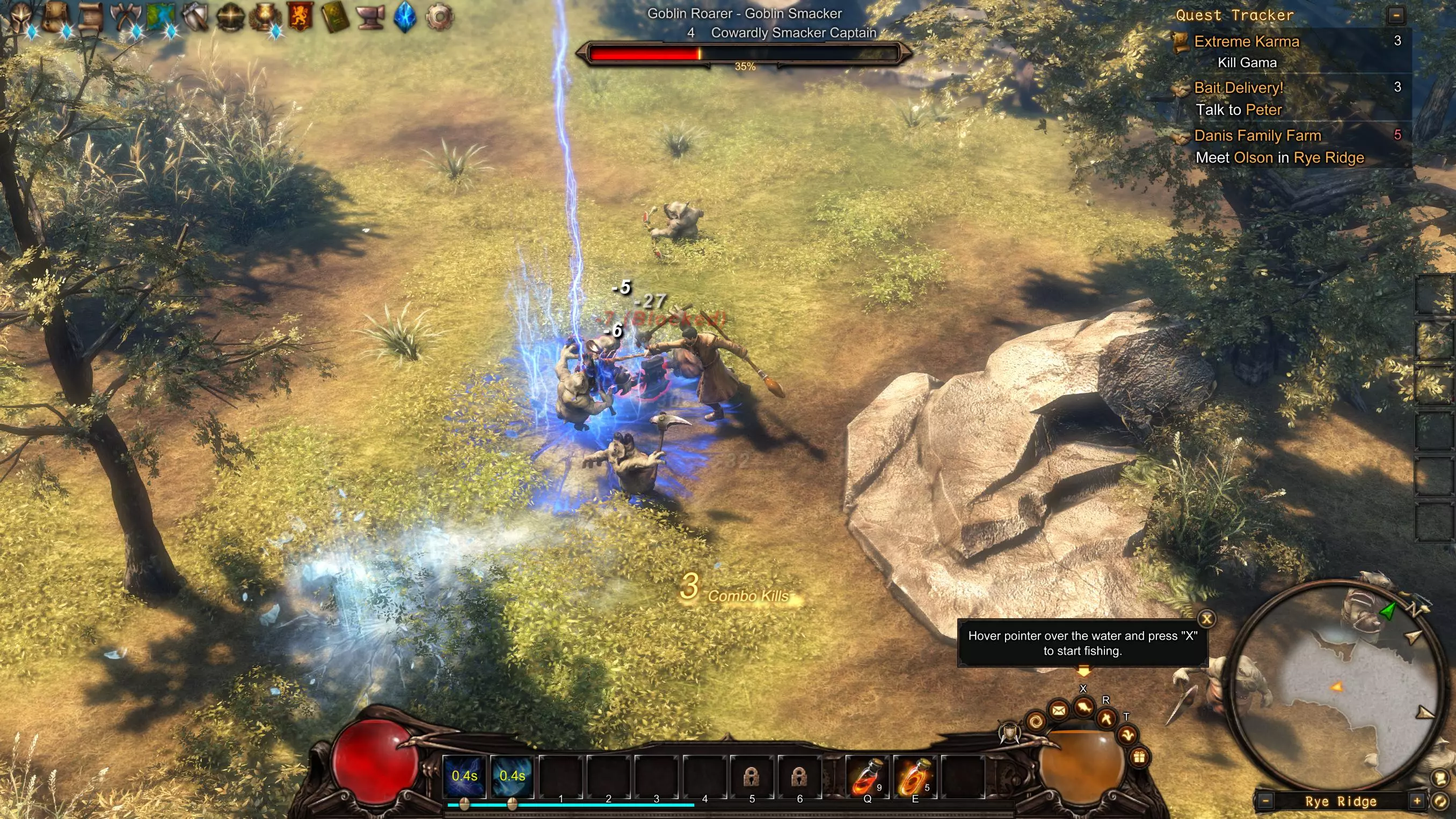Open the anvil crafting icon
This screenshot has width=1456, height=819.
(370, 17)
